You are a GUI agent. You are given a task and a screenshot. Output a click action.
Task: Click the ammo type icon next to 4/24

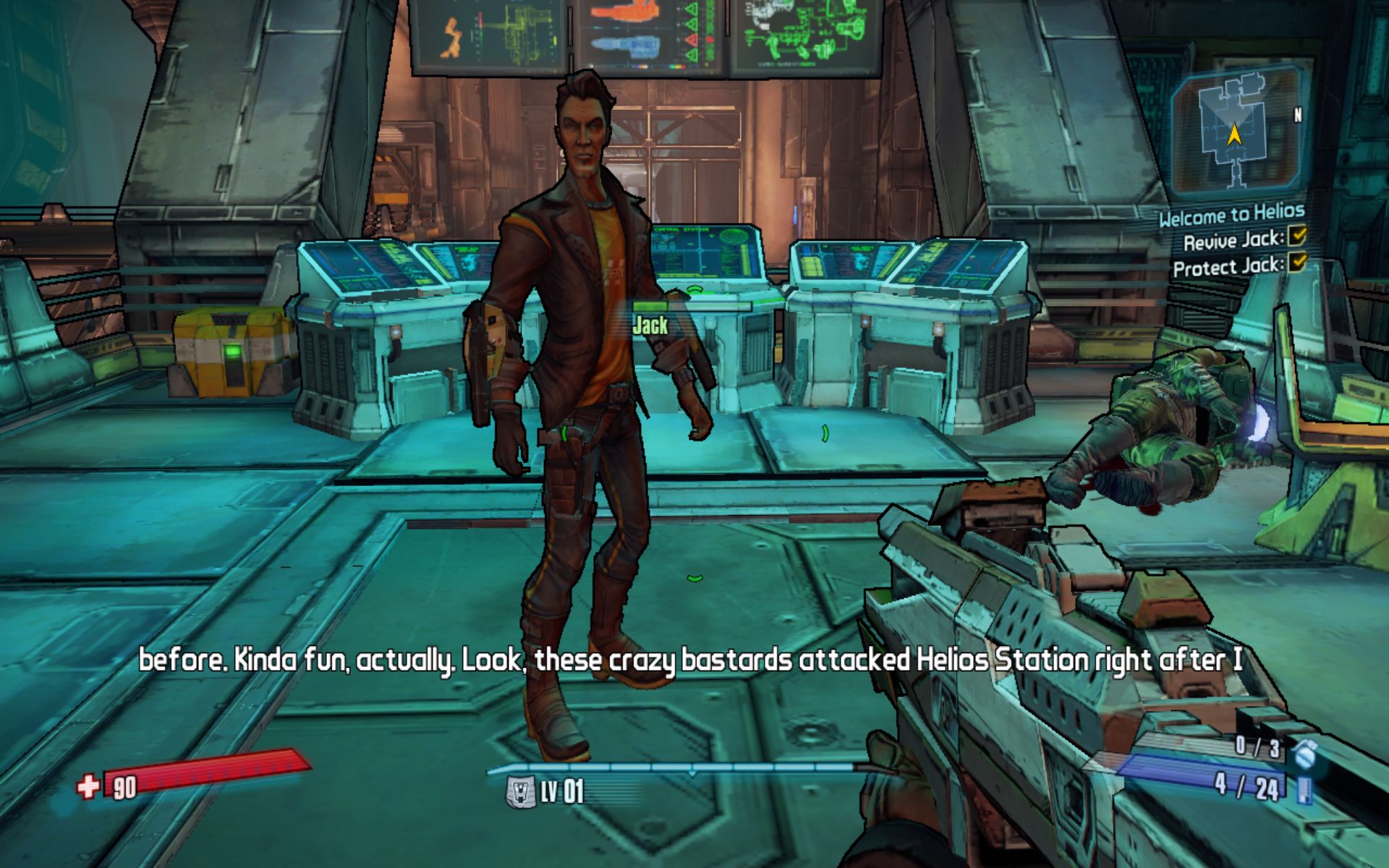1304,789
